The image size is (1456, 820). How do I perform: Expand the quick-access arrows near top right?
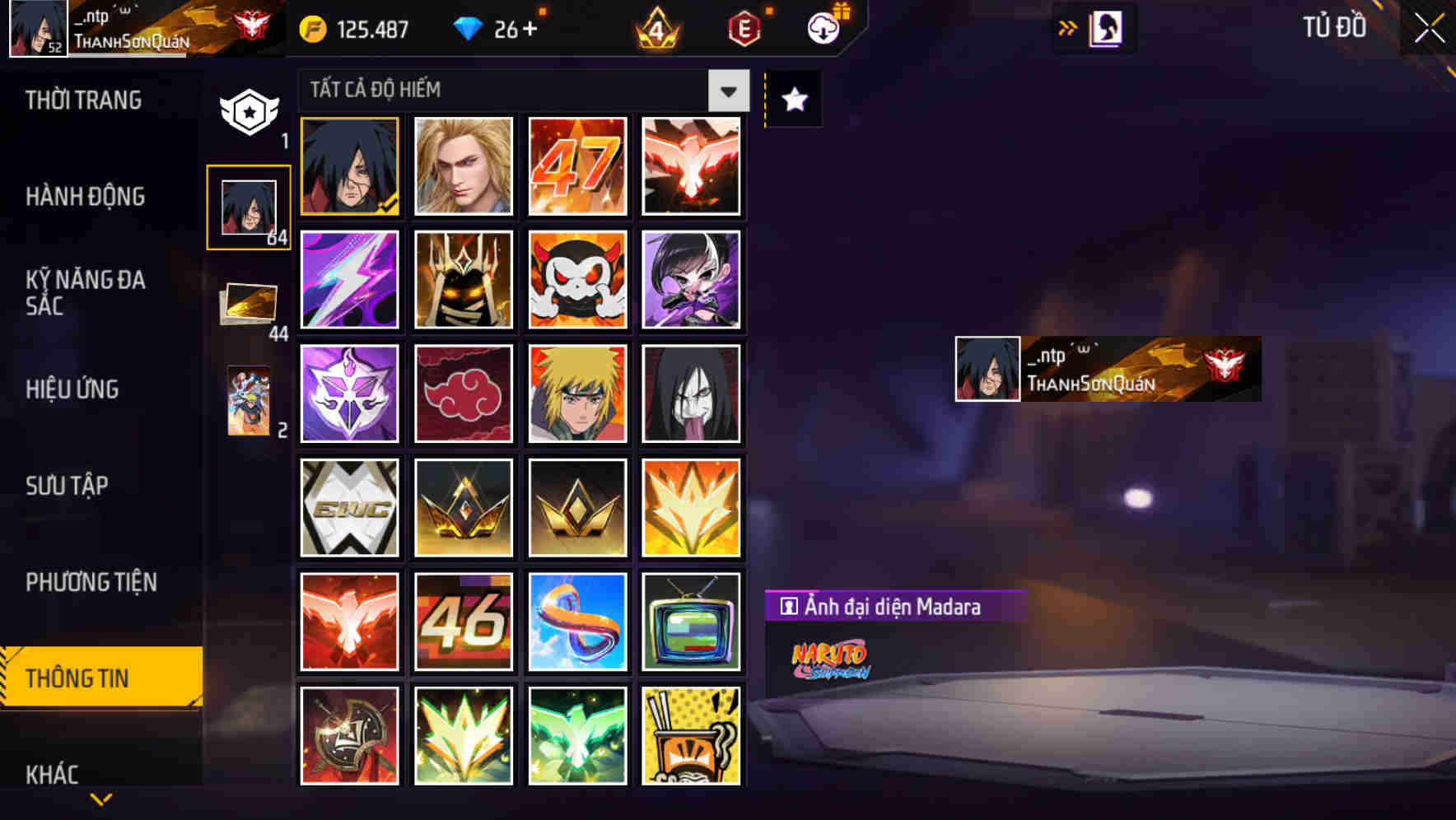[x=1068, y=26]
